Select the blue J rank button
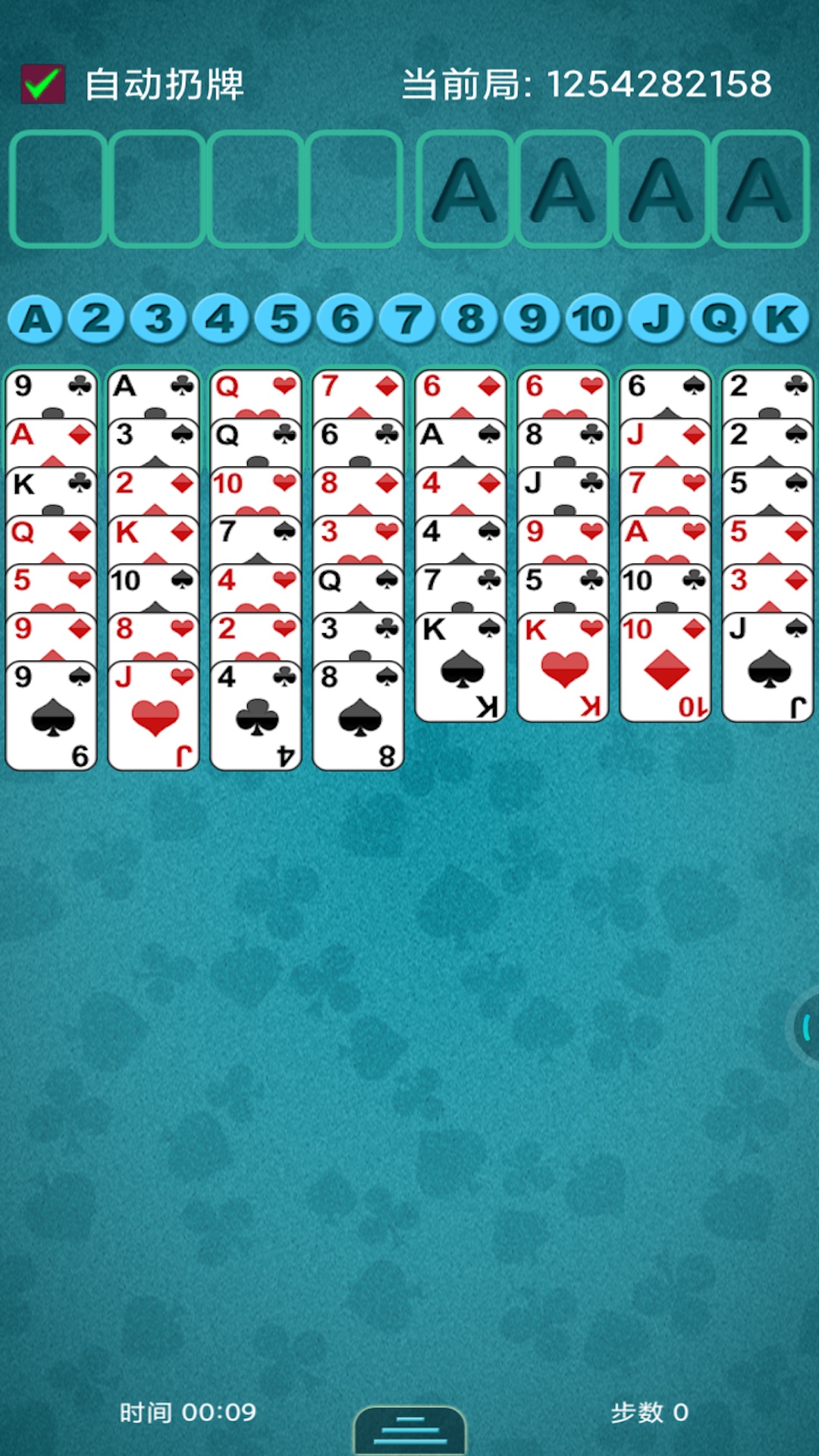Viewport: 819px width, 1456px height. [657, 318]
